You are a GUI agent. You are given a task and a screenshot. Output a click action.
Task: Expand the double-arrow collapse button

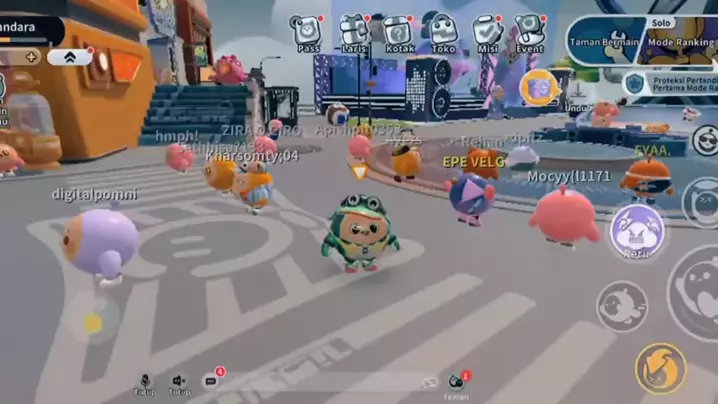coord(70,57)
